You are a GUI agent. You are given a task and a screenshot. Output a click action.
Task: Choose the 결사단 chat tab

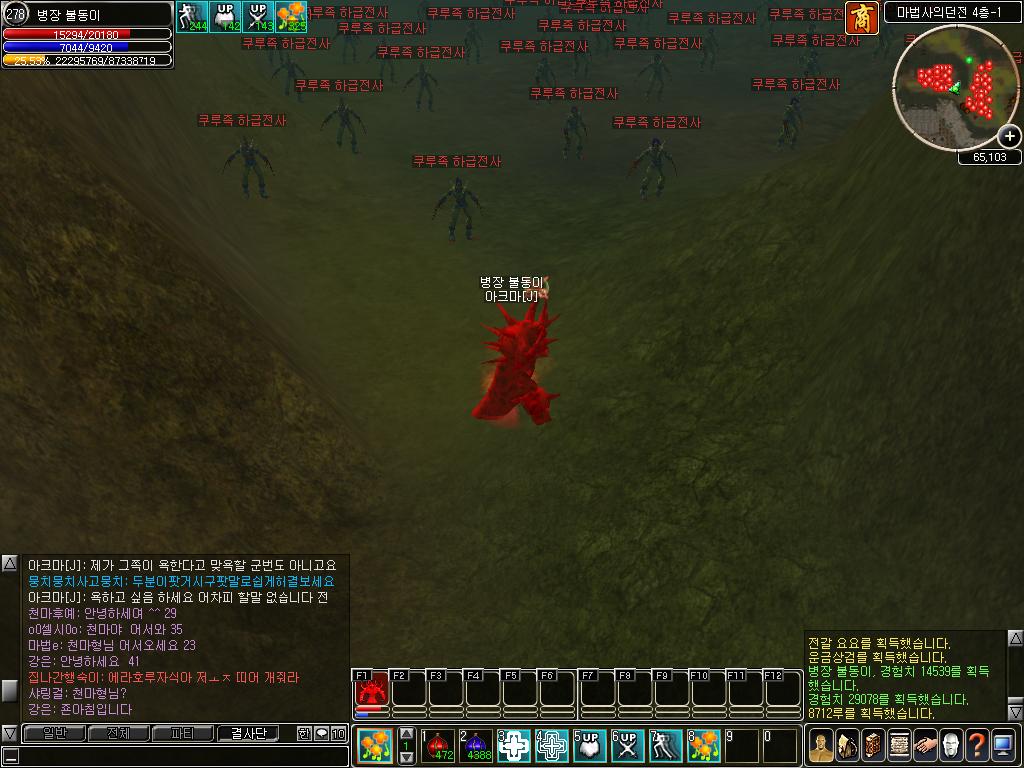248,733
